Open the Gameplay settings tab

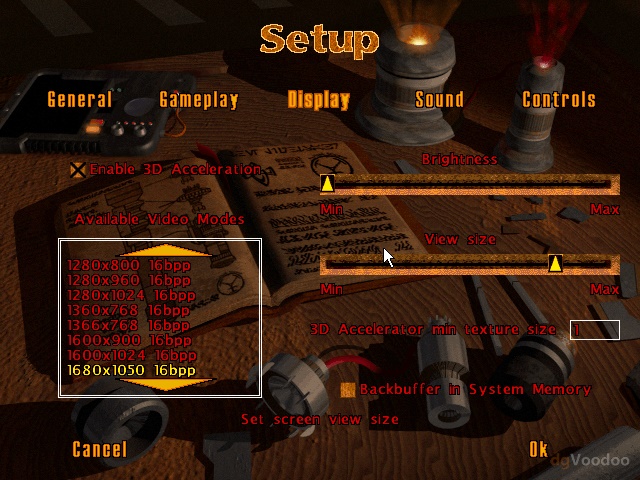click(x=199, y=100)
